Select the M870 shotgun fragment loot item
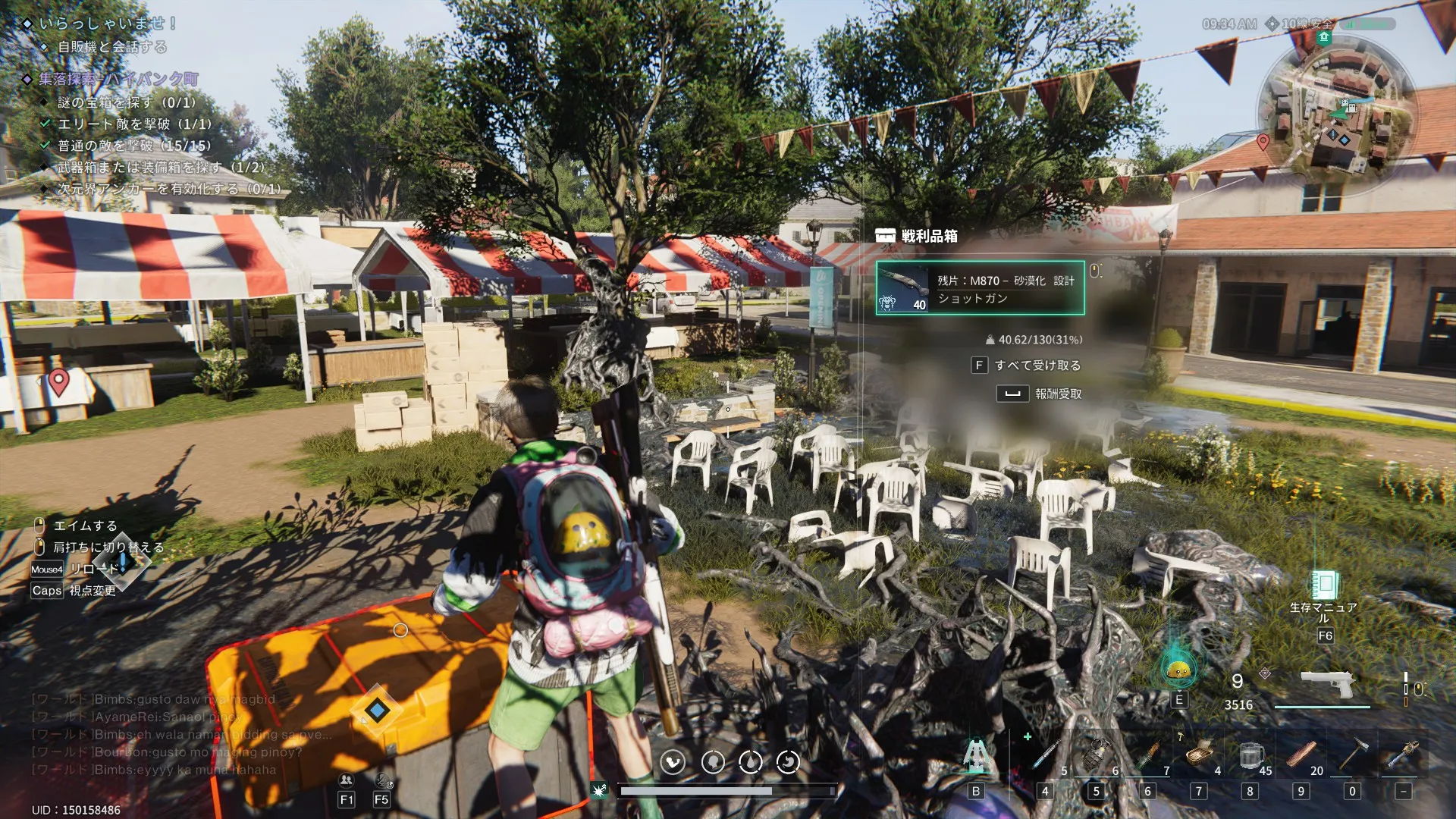Viewport: 1456px width, 819px height. point(980,288)
